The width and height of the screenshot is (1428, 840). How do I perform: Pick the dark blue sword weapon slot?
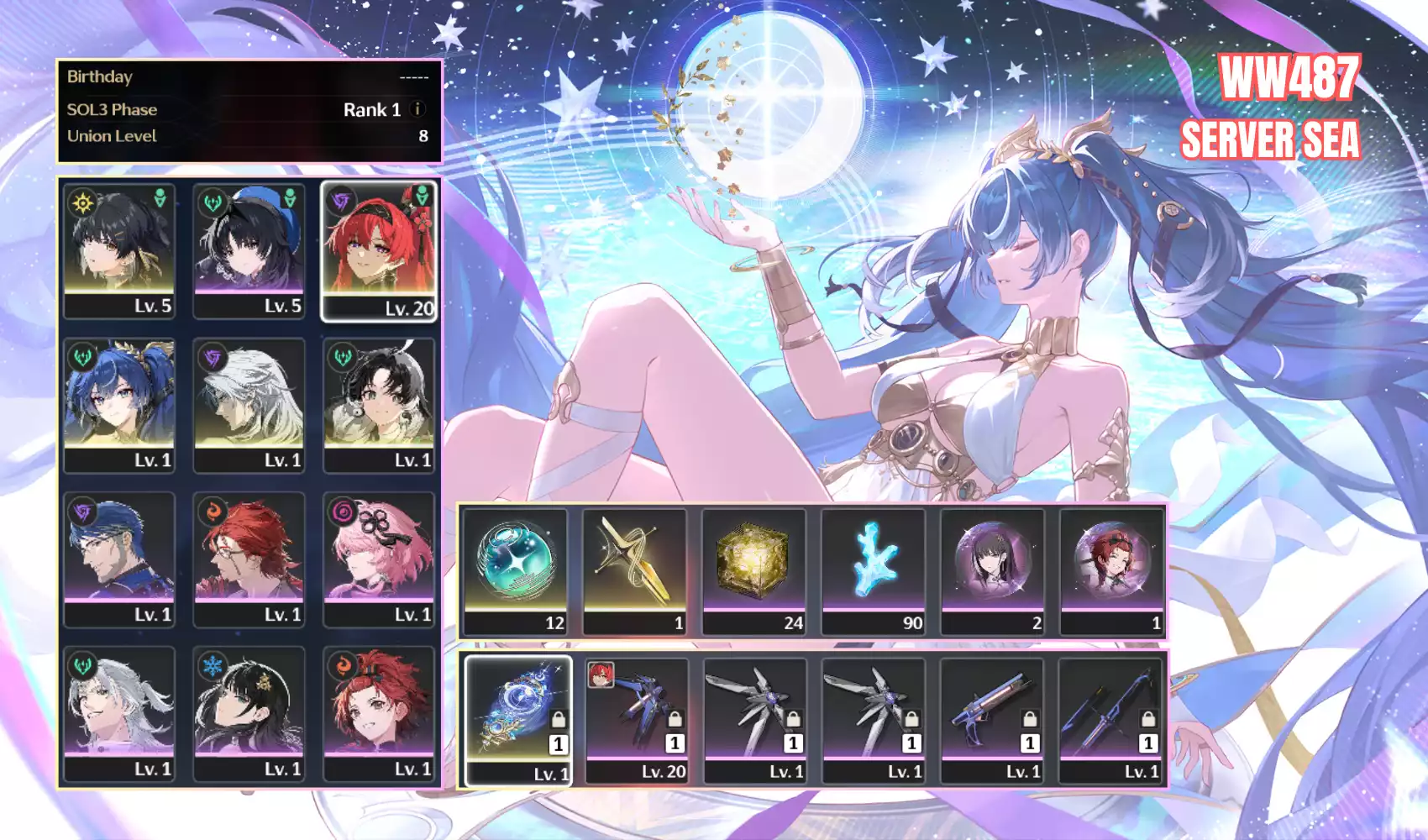(1110, 720)
